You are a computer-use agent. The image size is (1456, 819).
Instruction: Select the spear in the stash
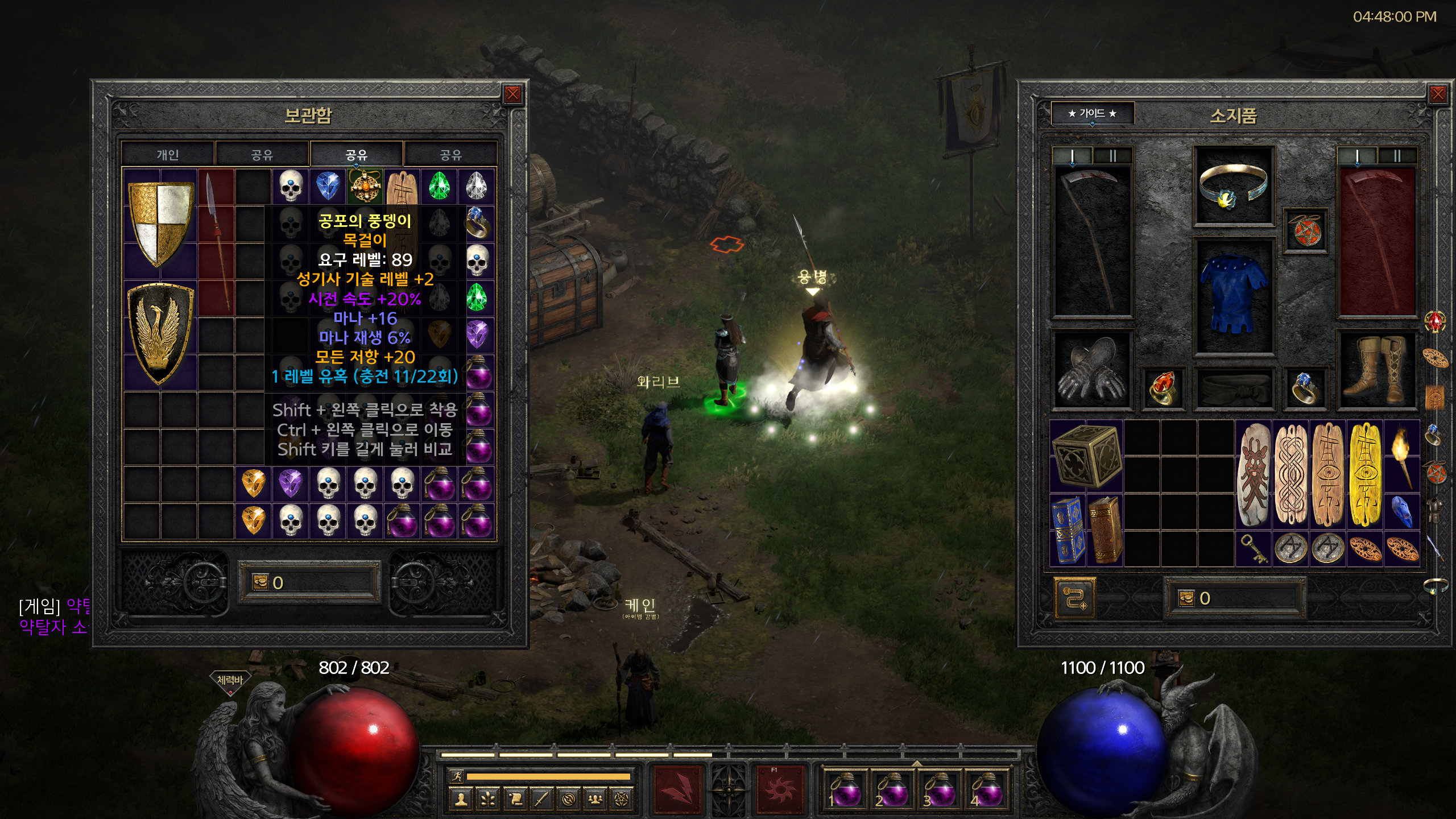(x=217, y=242)
